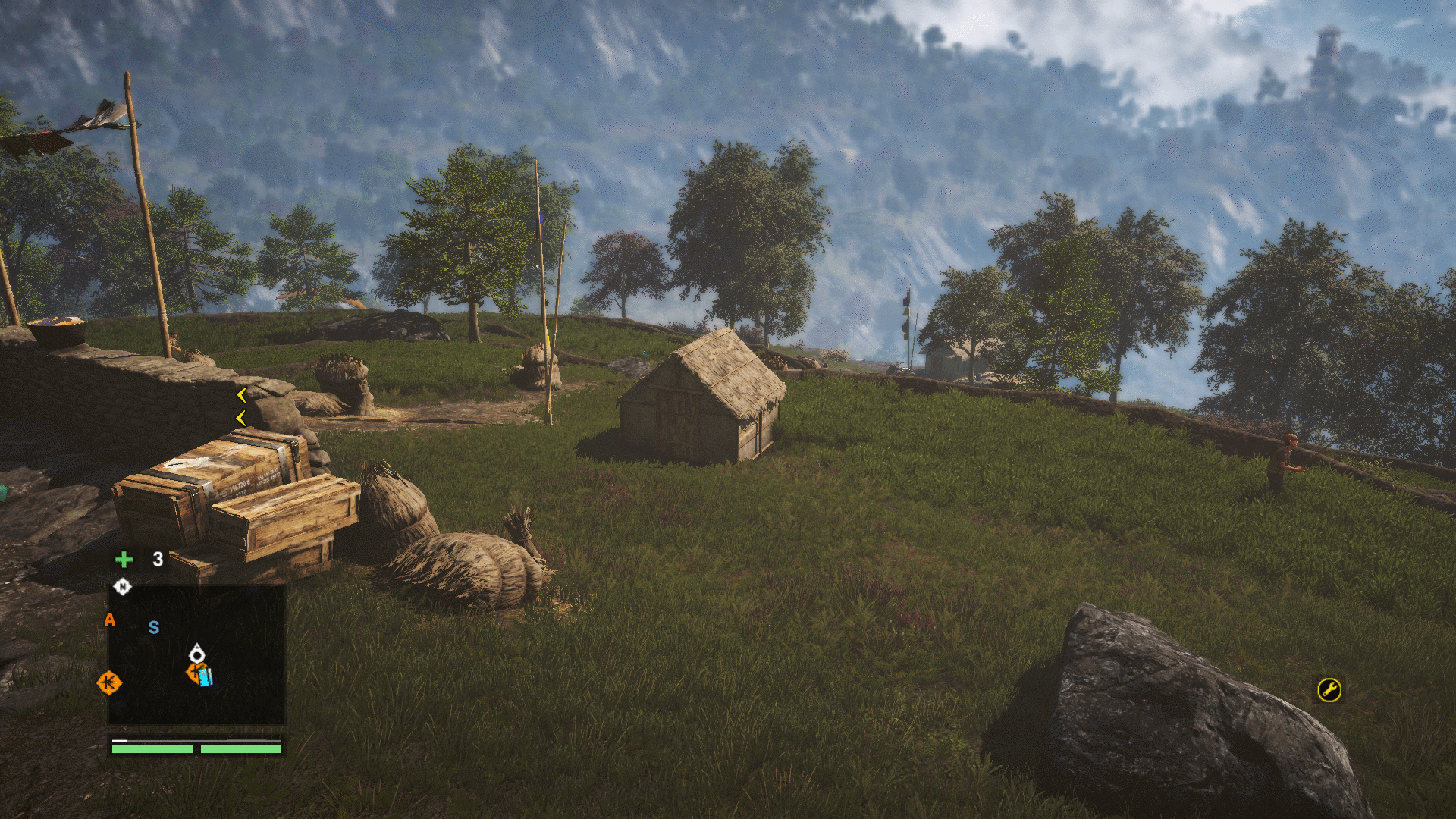Click the minimap panel

pyautogui.click(x=196, y=654)
